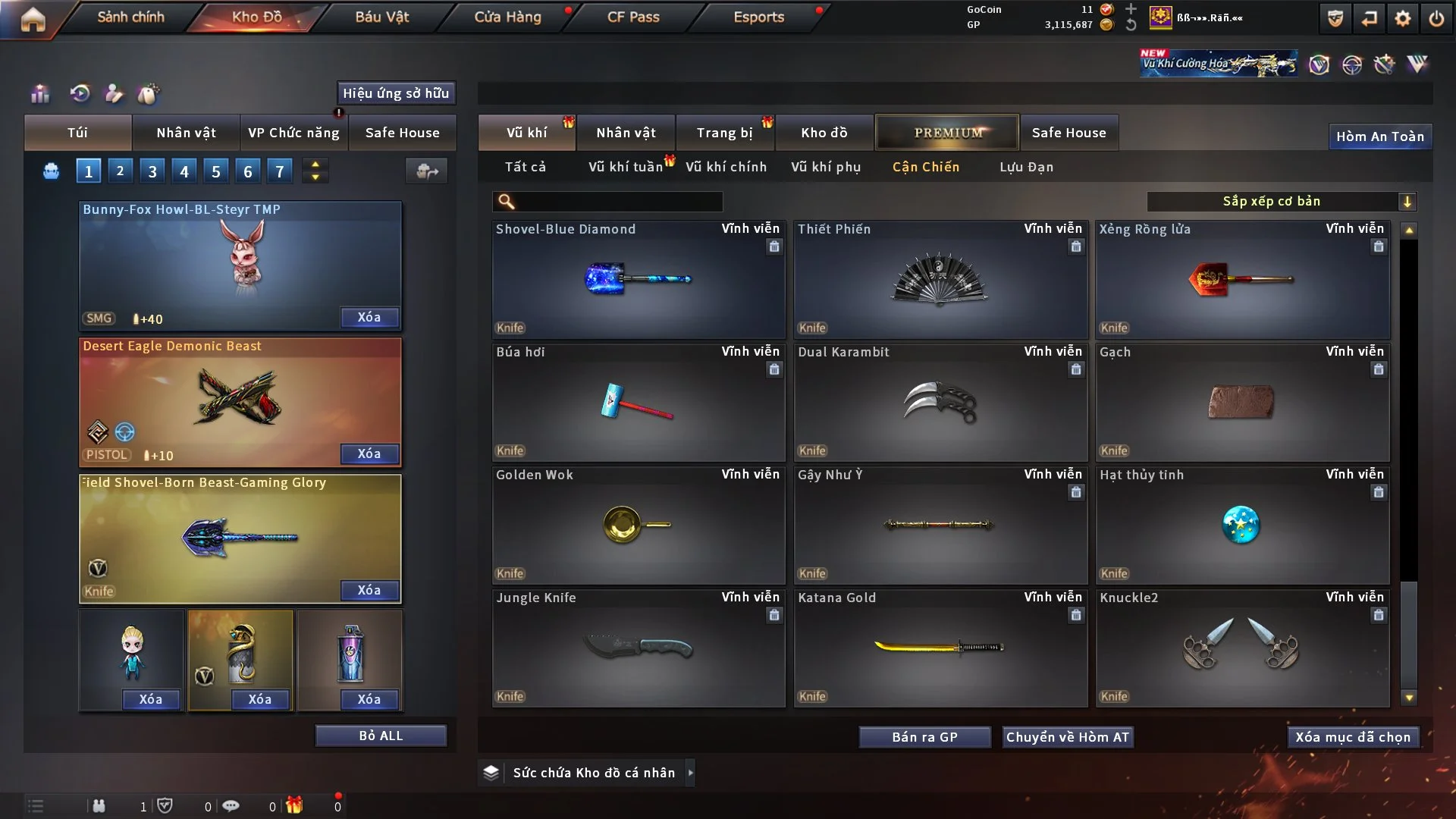Move item with Chuyển về Hòm AT
The image size is (1456, 819).
(x=1068, y=737)
